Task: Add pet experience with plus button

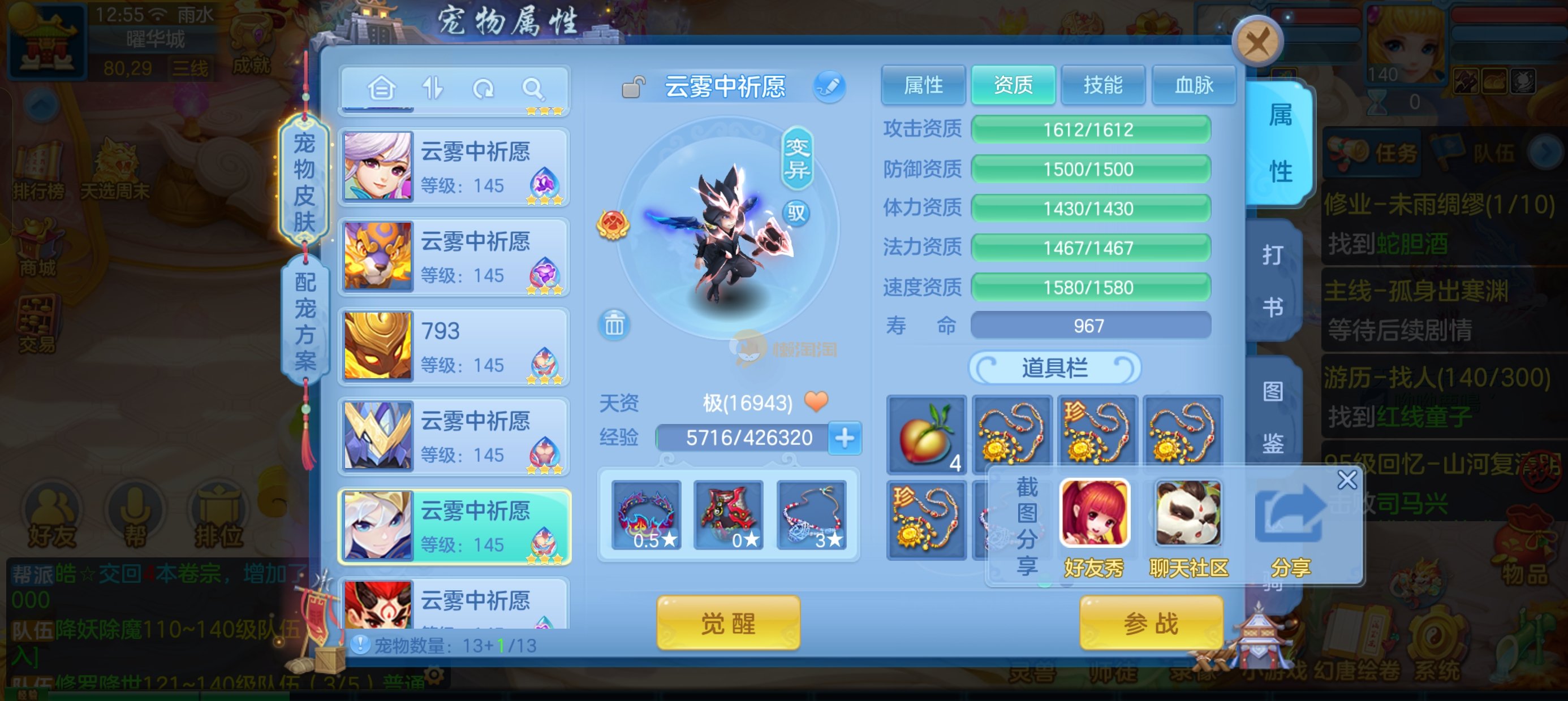Action: tap(845, 438)
